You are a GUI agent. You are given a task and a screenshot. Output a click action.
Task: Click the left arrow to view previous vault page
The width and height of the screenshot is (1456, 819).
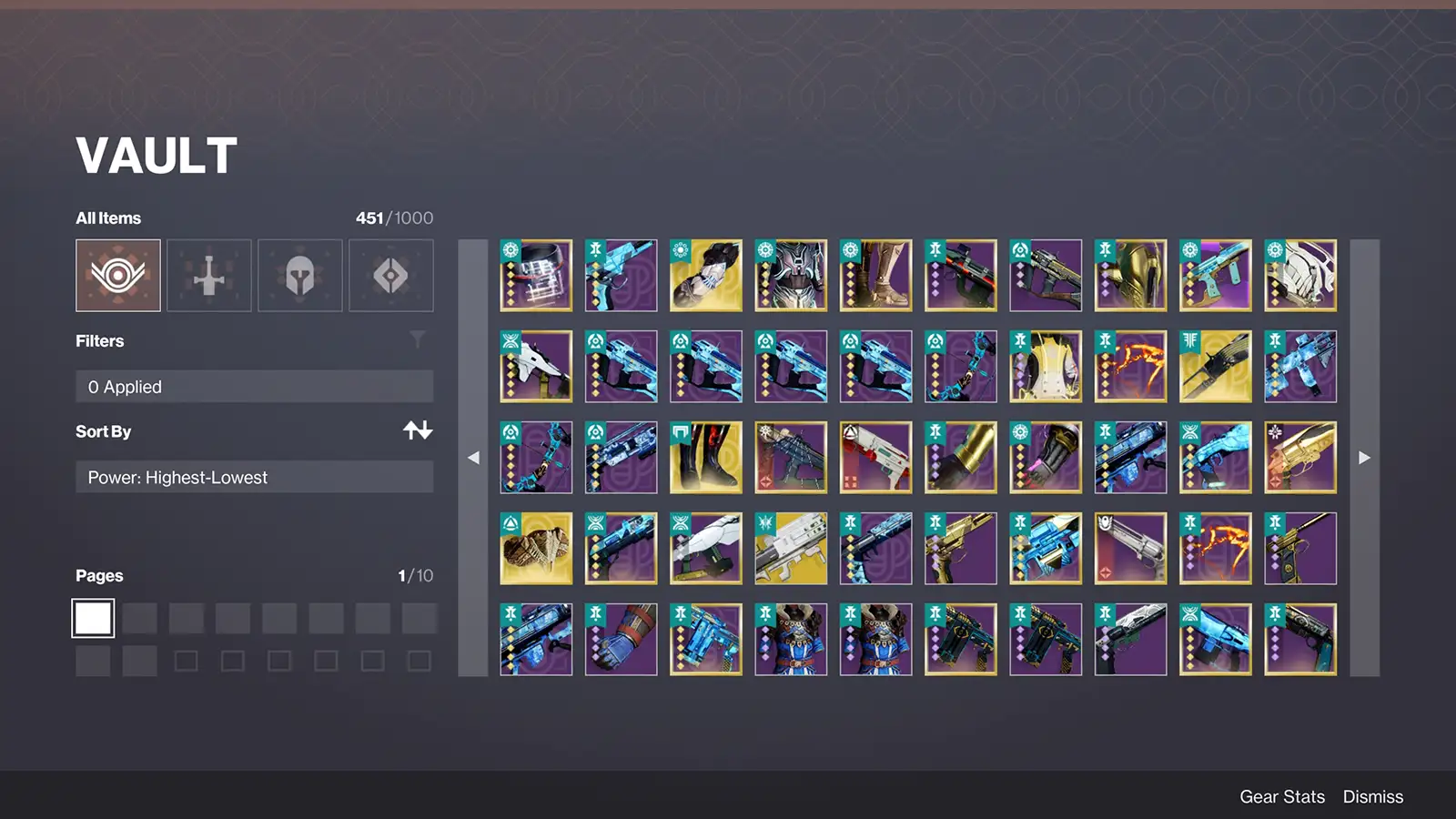pyautogui.click(x=473, y=458)
